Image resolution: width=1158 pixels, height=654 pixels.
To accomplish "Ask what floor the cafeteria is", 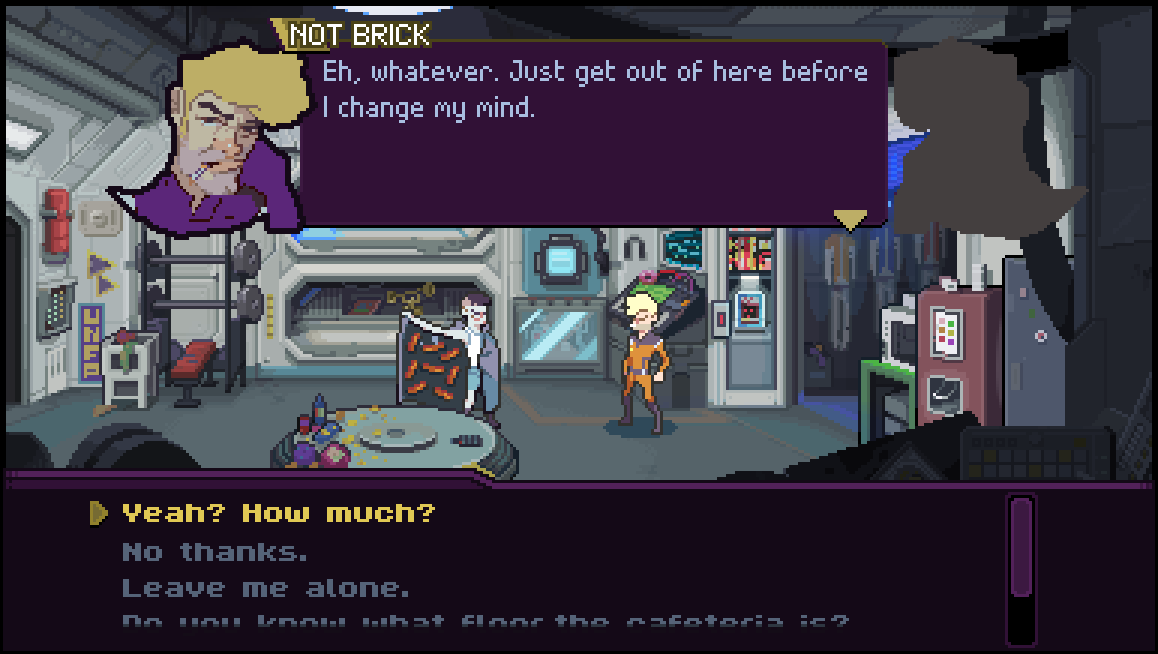I will [x=485, y=621].
